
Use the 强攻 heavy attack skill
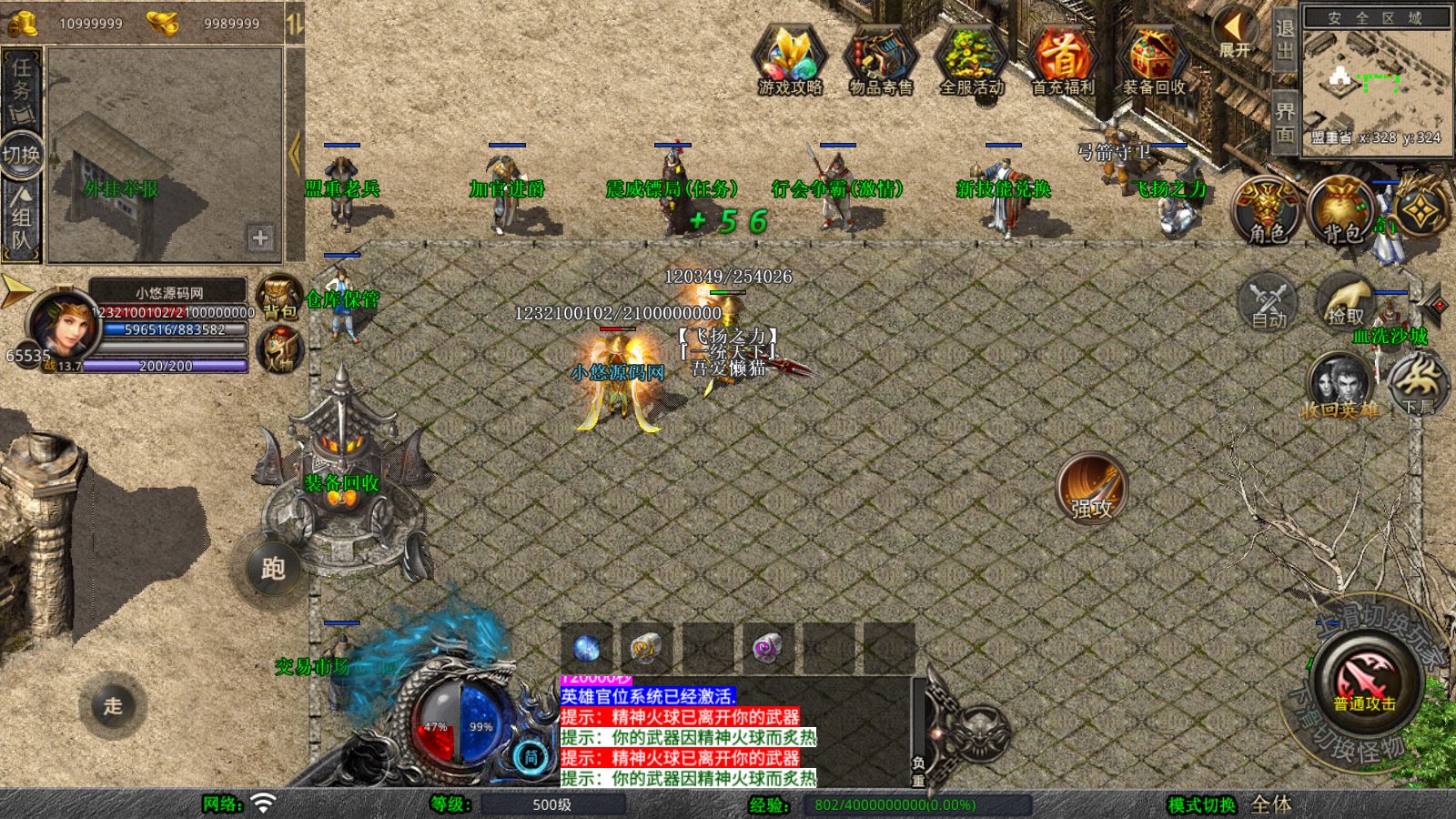(x=1091, y=488)
